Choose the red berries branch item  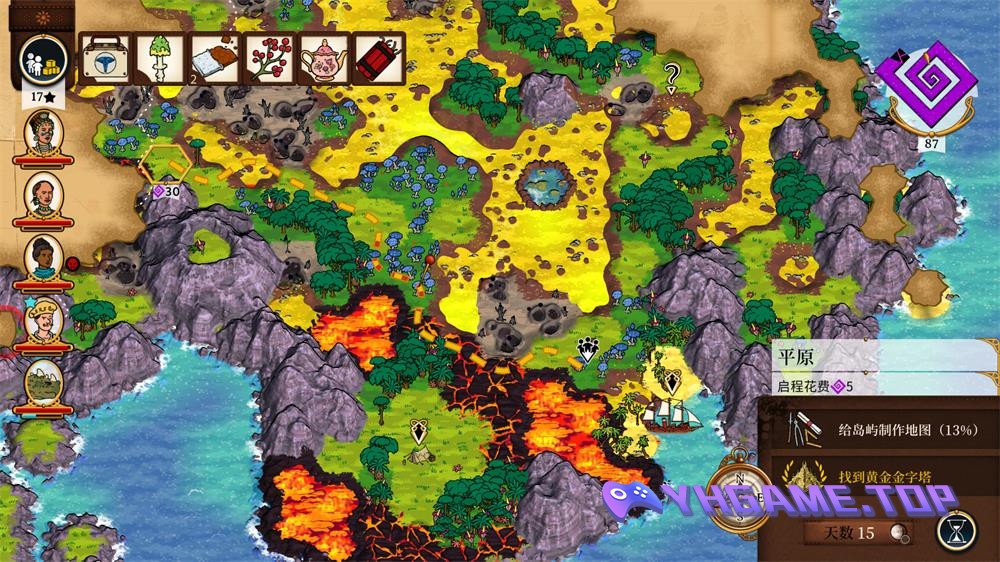pyautogui.click(x=268, y=58)
